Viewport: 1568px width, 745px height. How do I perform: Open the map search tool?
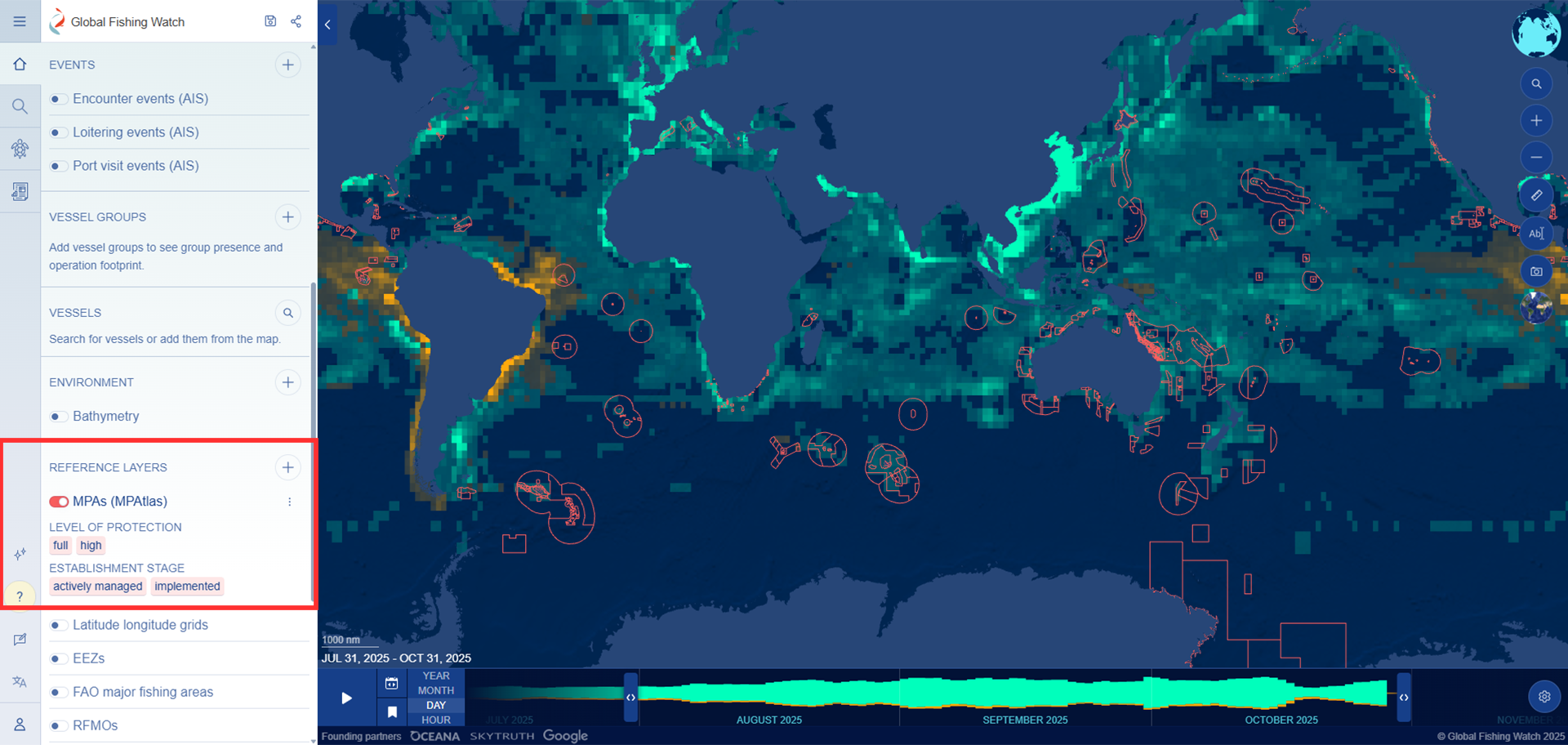tap(1536, 83)
